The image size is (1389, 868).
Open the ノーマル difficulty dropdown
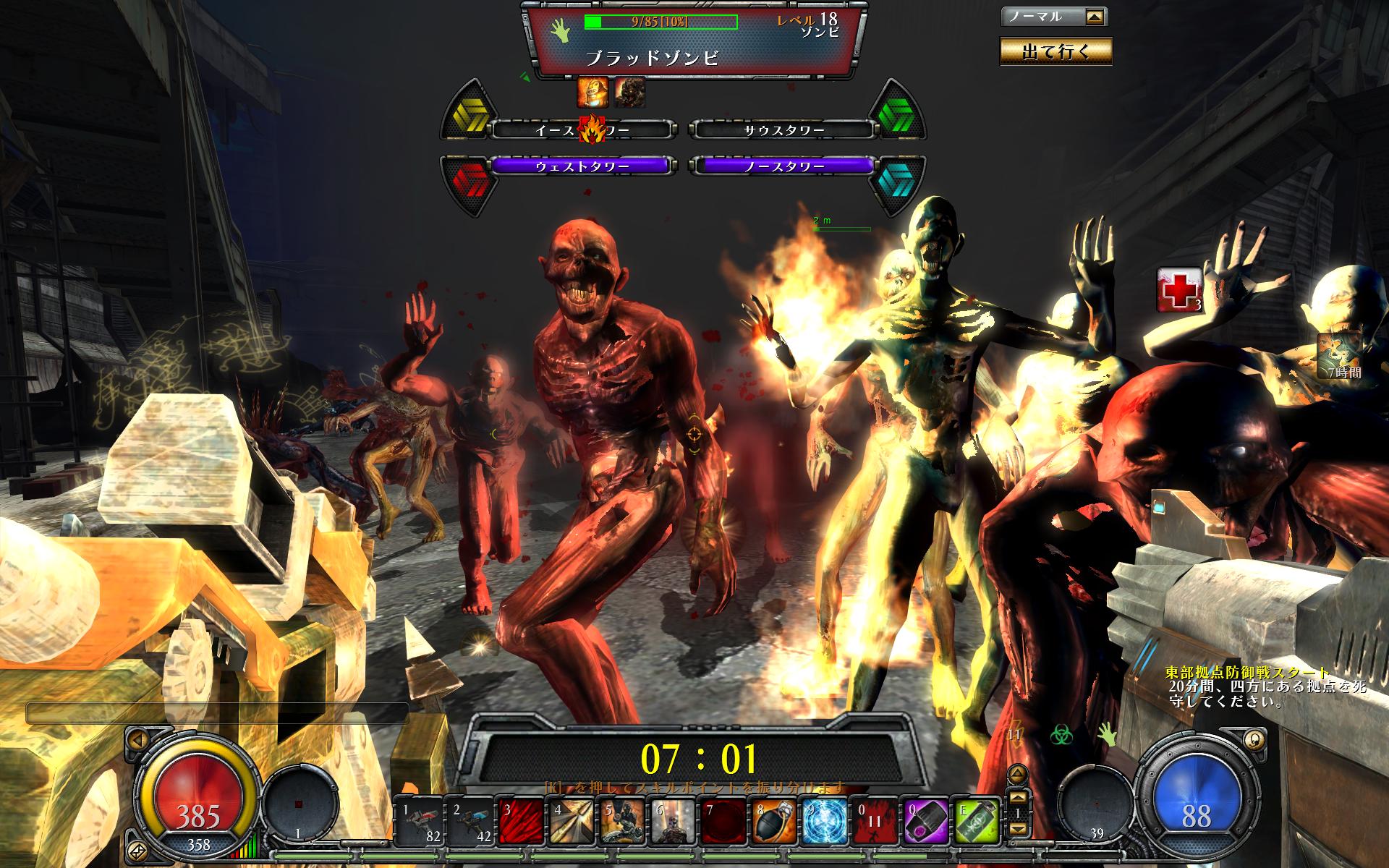pos(1095,17)
